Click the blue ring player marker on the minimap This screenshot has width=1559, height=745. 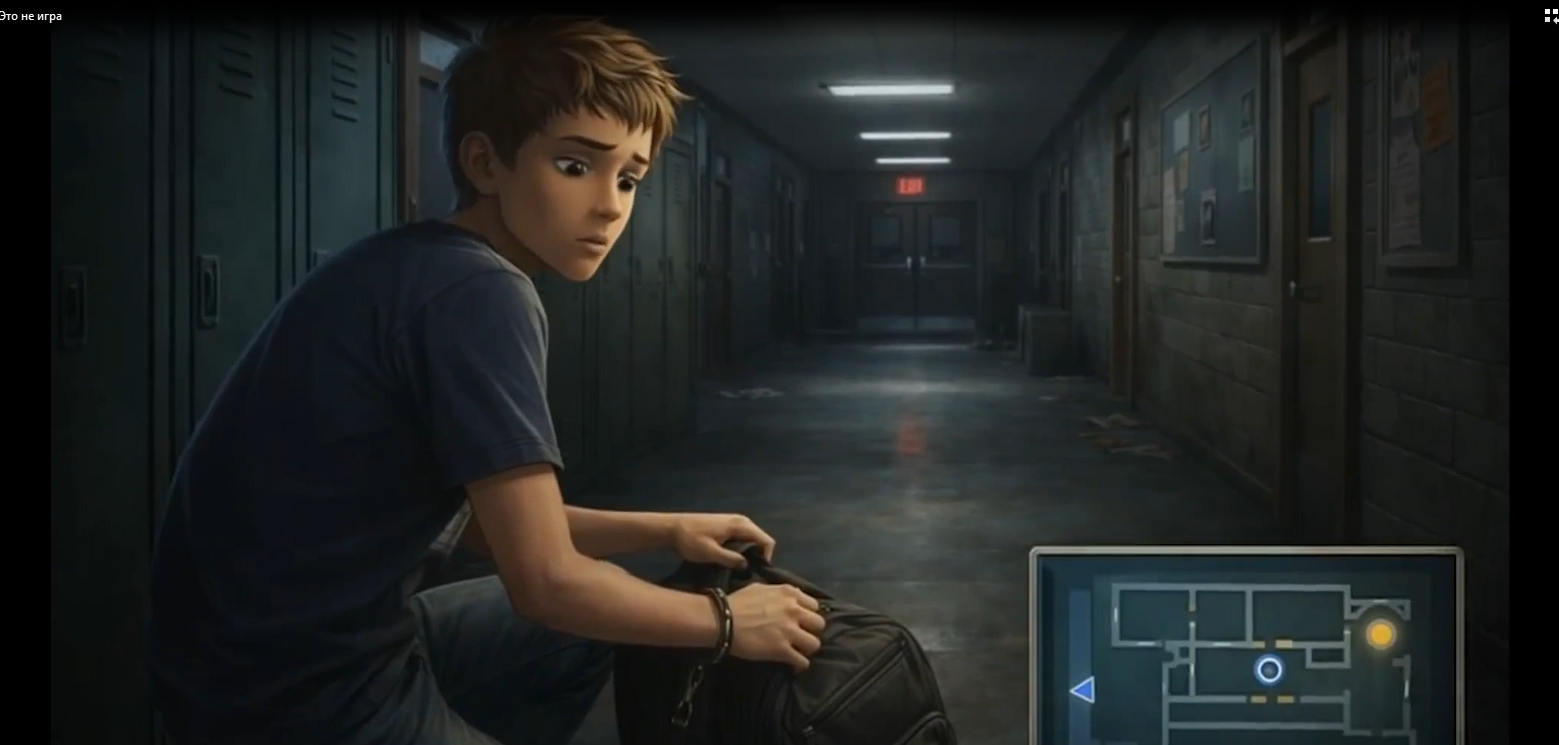click(x=1269, y=669)
